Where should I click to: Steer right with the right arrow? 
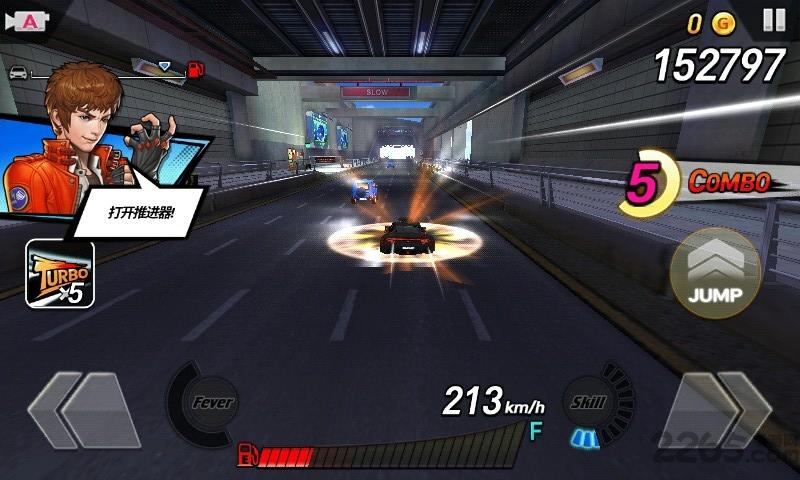[716, 409]
